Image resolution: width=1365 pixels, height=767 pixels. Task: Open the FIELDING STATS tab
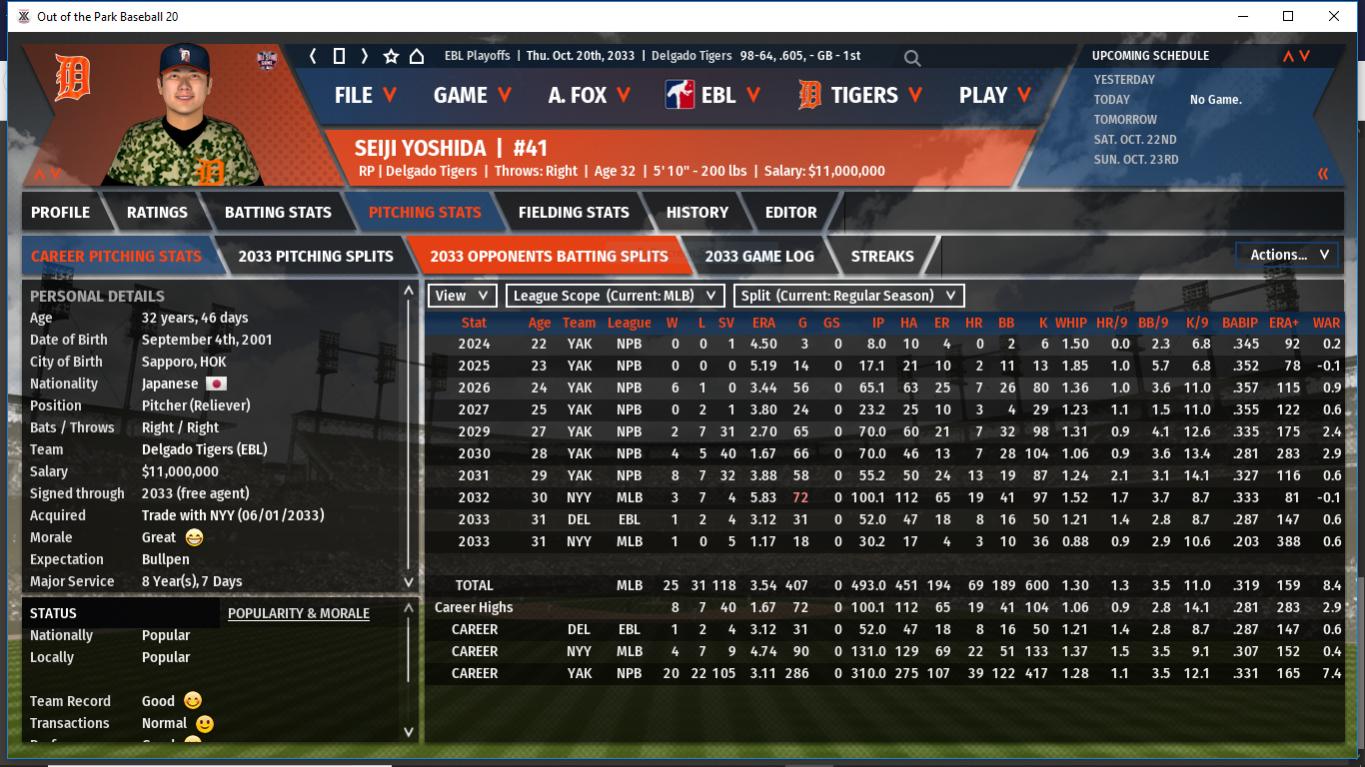click(573, 212)
